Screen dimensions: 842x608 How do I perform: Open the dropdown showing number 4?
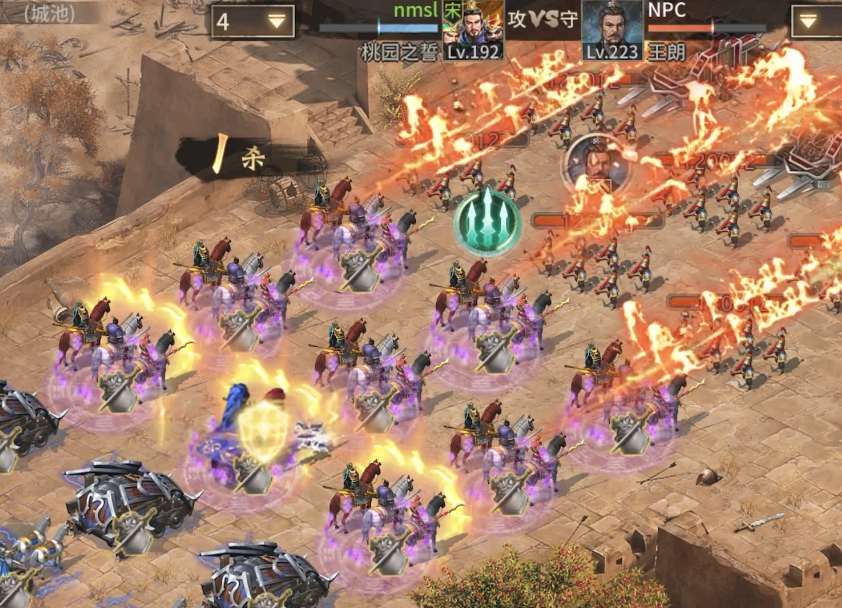click(252, 21)
